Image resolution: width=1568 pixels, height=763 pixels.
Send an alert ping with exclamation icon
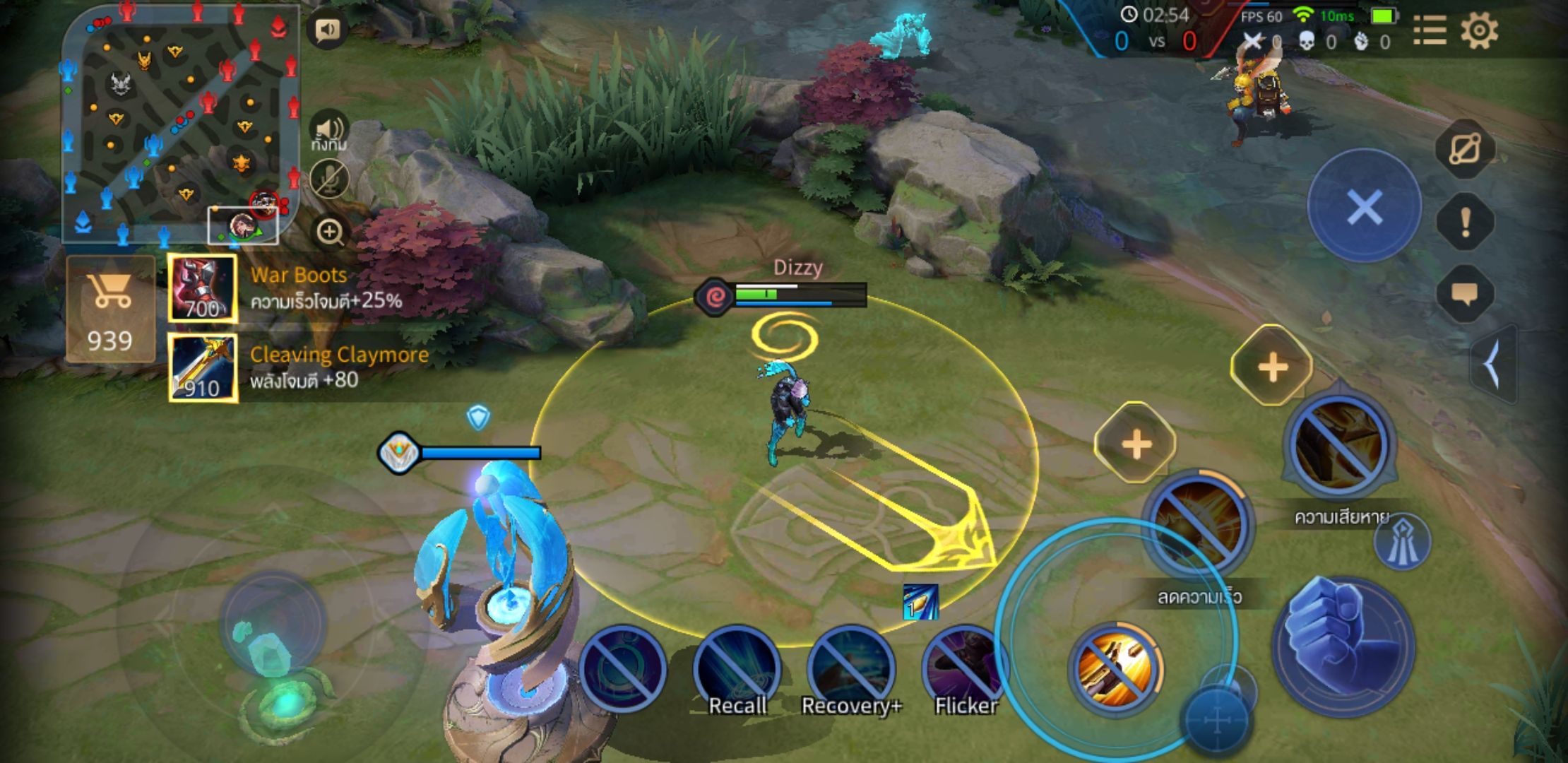[x=1466, y=223]
